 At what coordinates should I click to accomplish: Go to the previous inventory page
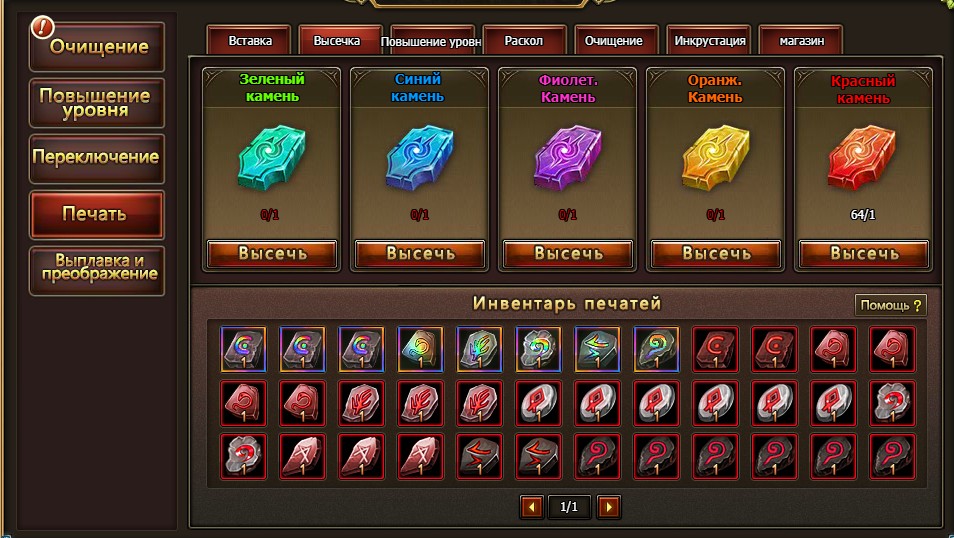531,507
